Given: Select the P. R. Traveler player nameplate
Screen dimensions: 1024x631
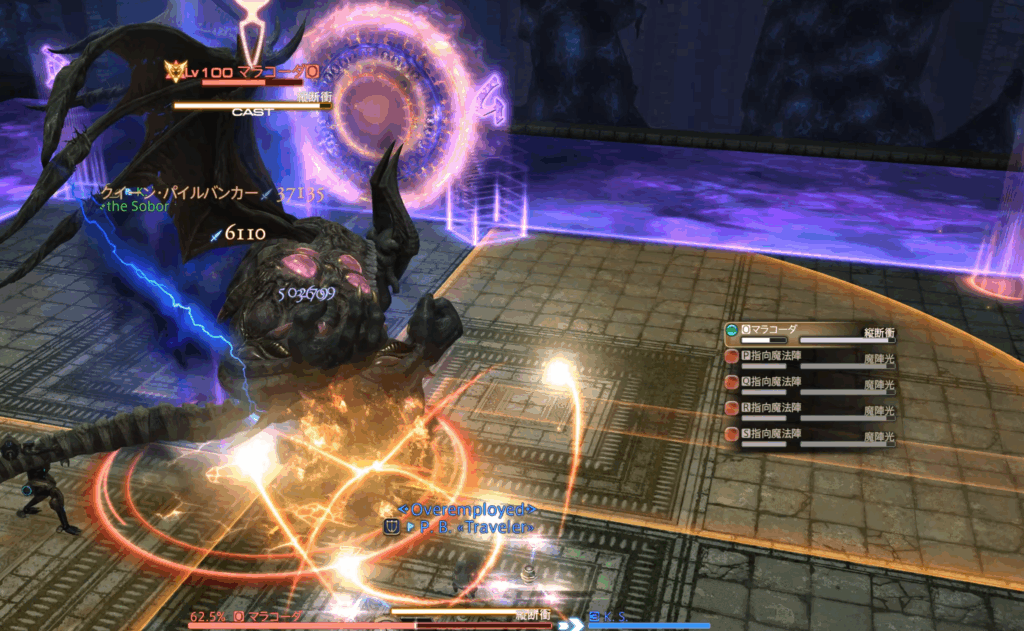Looking at the screenshot, I should [x=468, y=527].
